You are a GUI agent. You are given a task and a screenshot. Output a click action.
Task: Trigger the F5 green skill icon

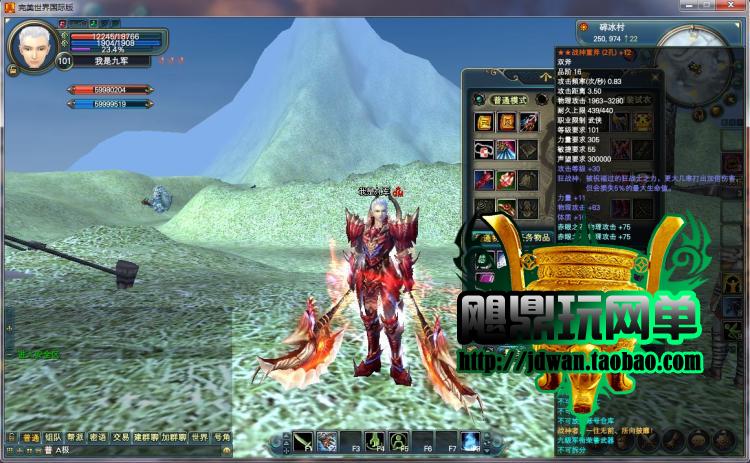(x=399, y=440)
